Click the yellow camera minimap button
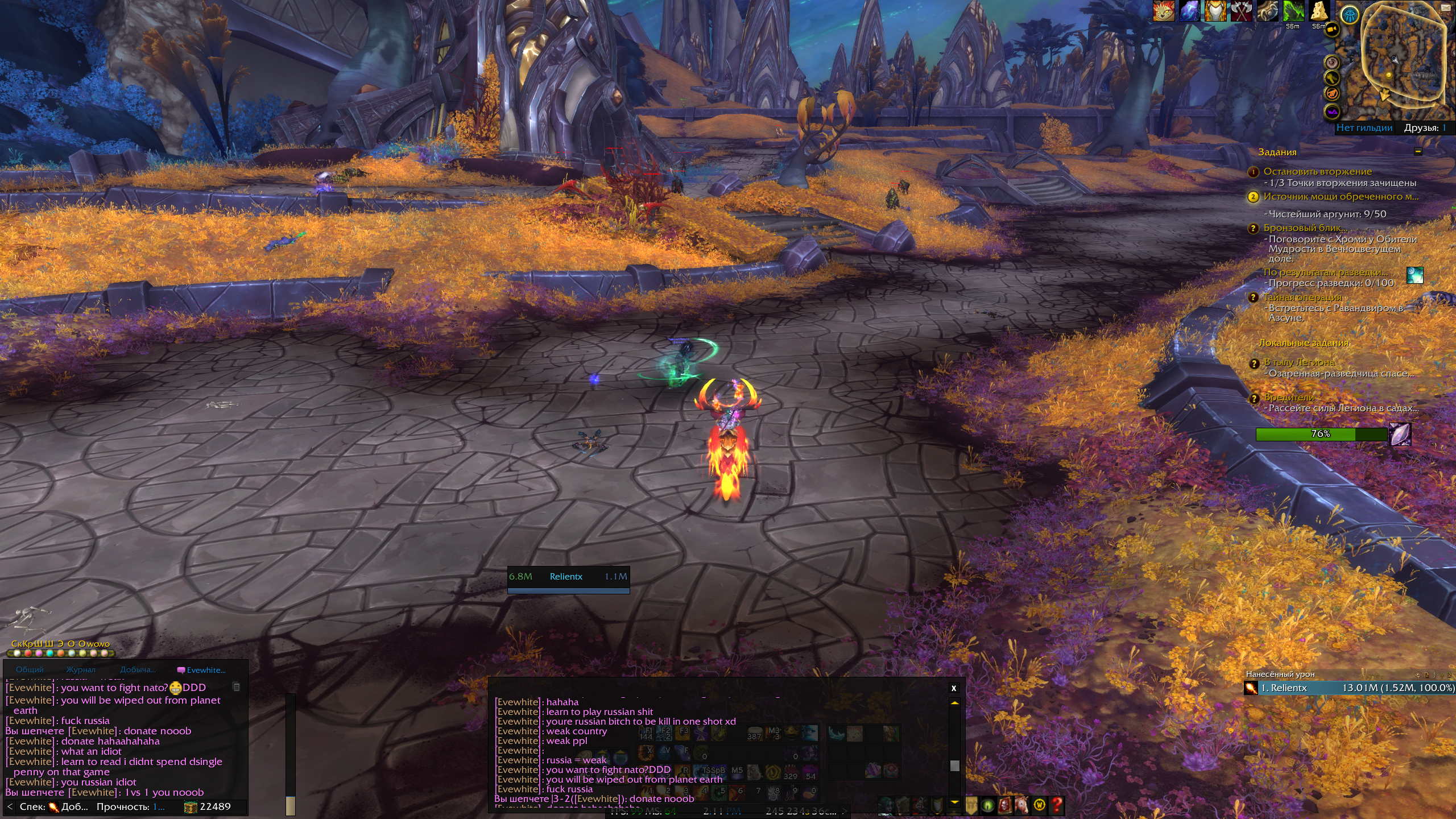Viewport: 1456px width, 819px height. [1331, 30]
